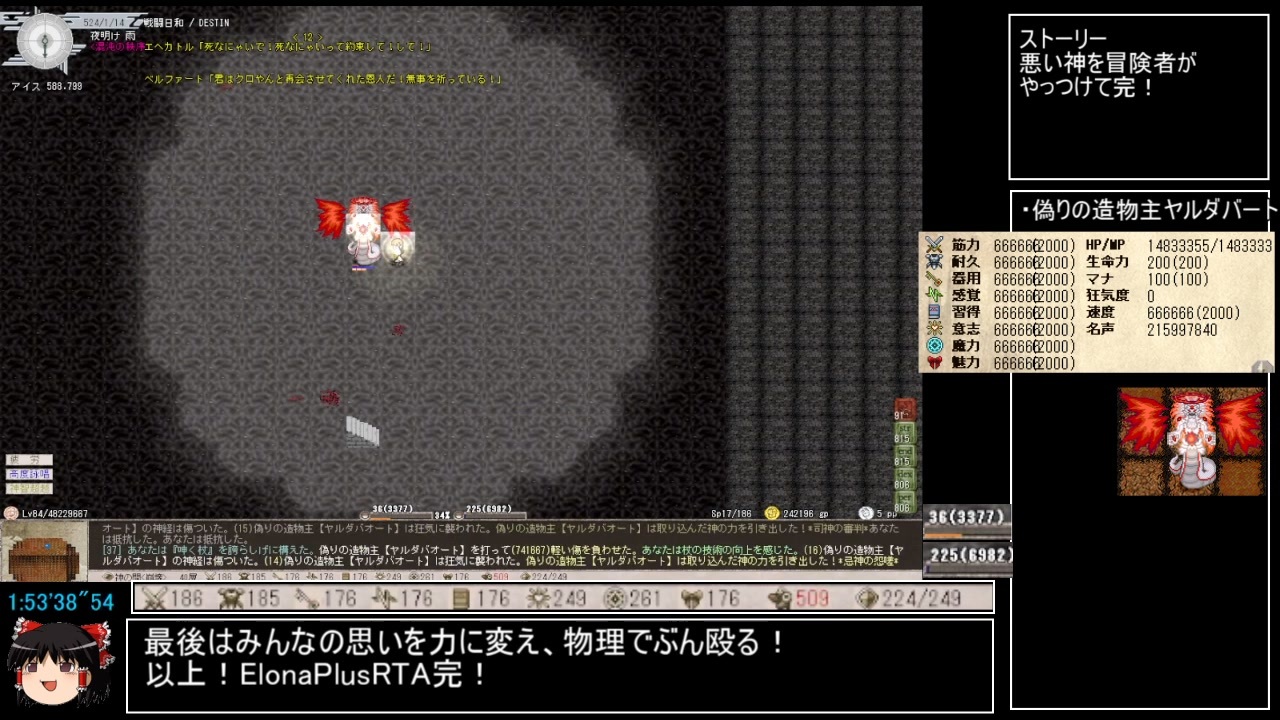Click the 耐久 armor stat icon
Image resolution: width=1280 pixels, height=720 pixels.
click(932, 262)
